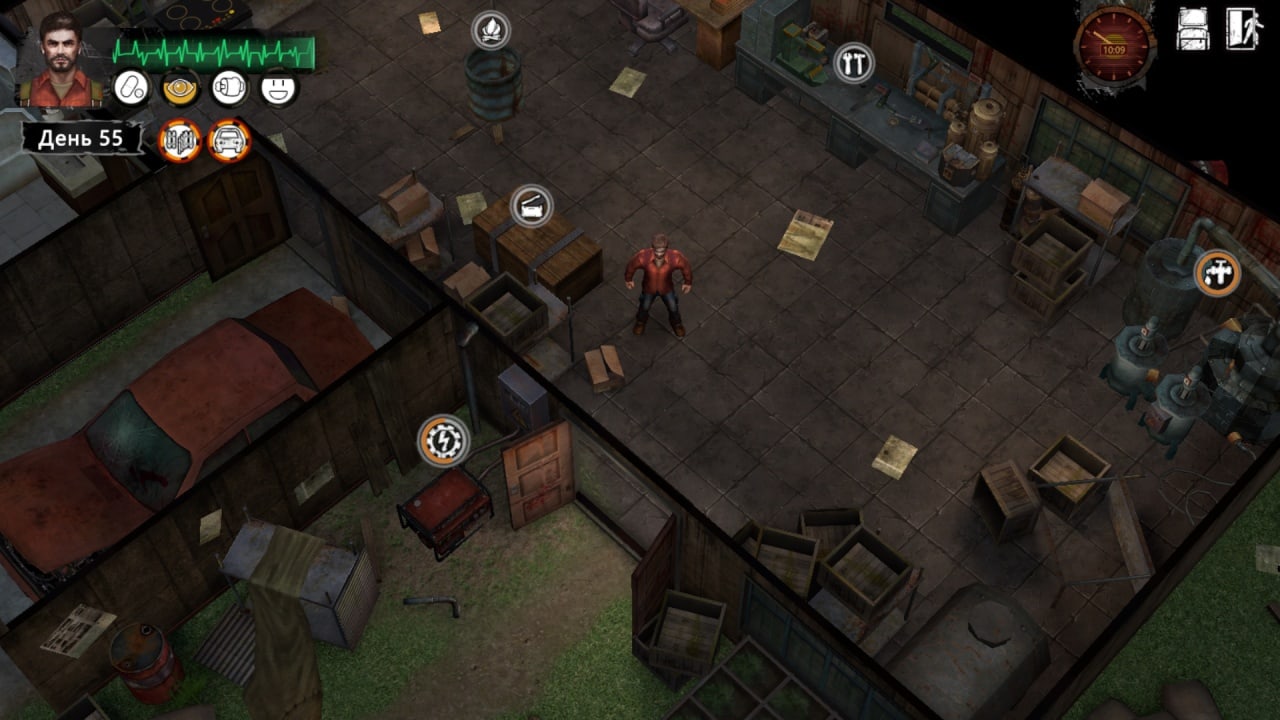
Task: Use the campfire marker above the barrel
Action: coord(490,30)
